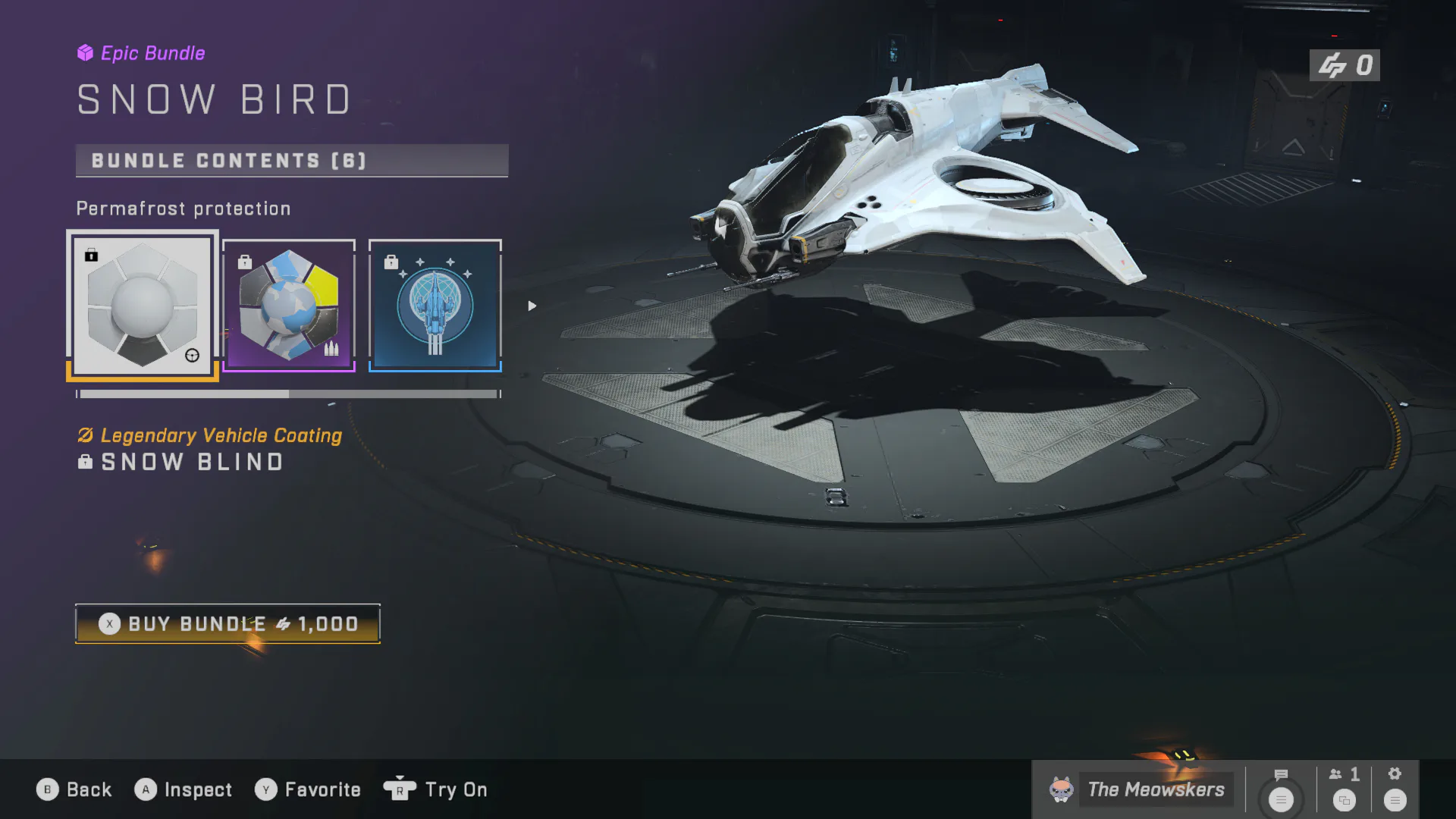
Task: Open the chat speech bubble panel
Action: pos(1281,789)
